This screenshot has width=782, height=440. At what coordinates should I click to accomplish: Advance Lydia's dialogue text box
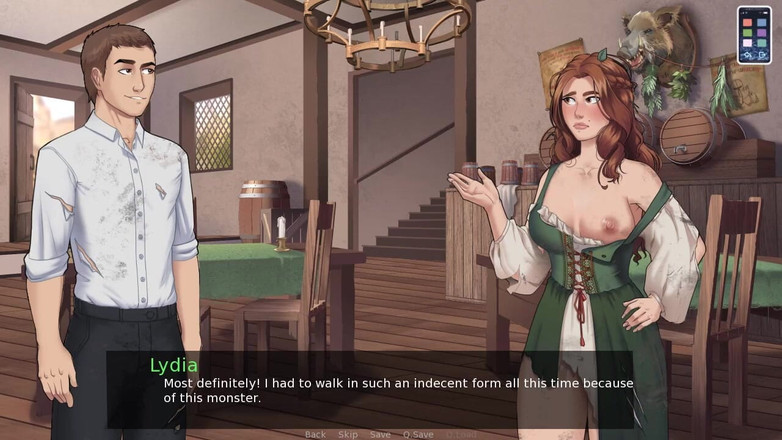(x=390, y=390)
